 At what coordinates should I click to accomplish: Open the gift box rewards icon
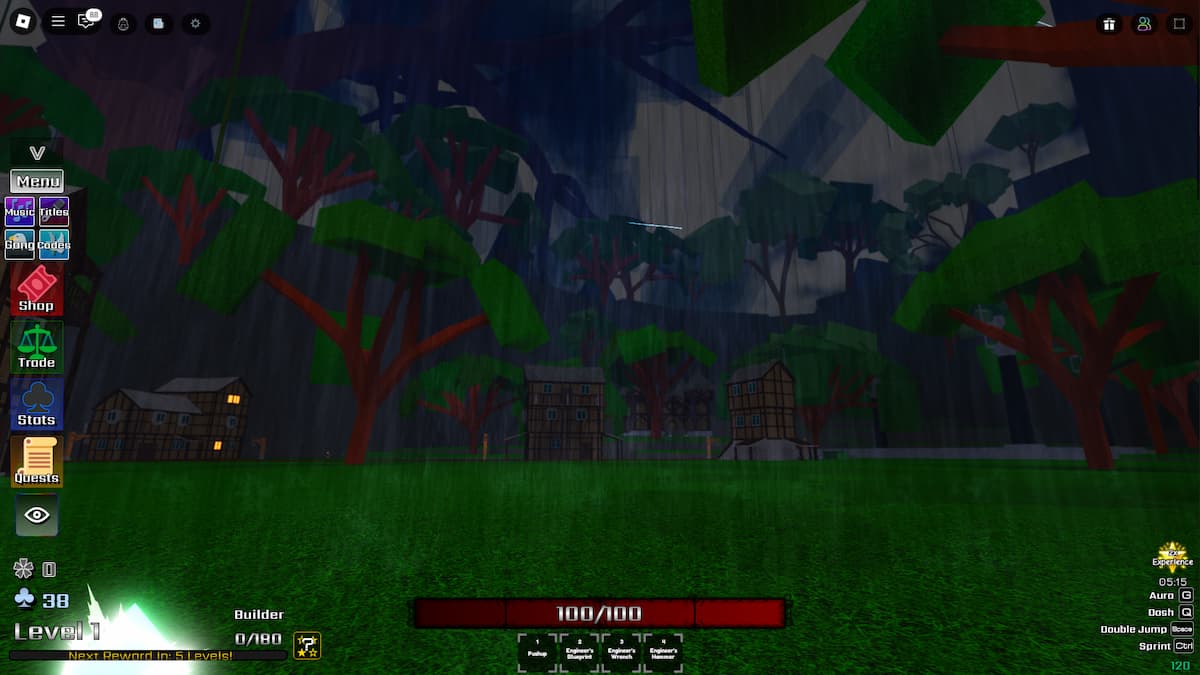click(x=1109, y=24)
